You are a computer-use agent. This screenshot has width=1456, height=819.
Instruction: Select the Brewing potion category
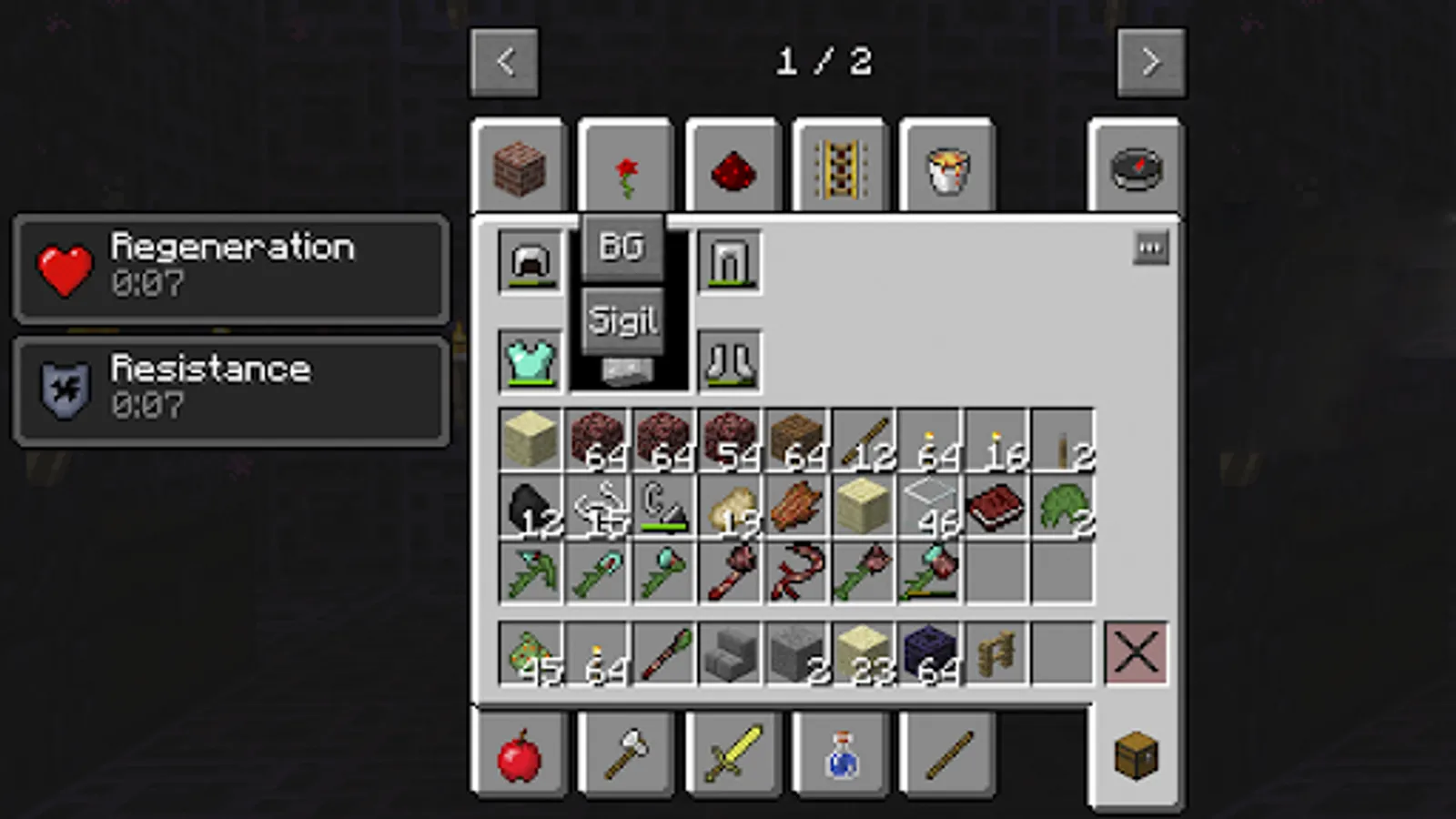tap(840, 755)
